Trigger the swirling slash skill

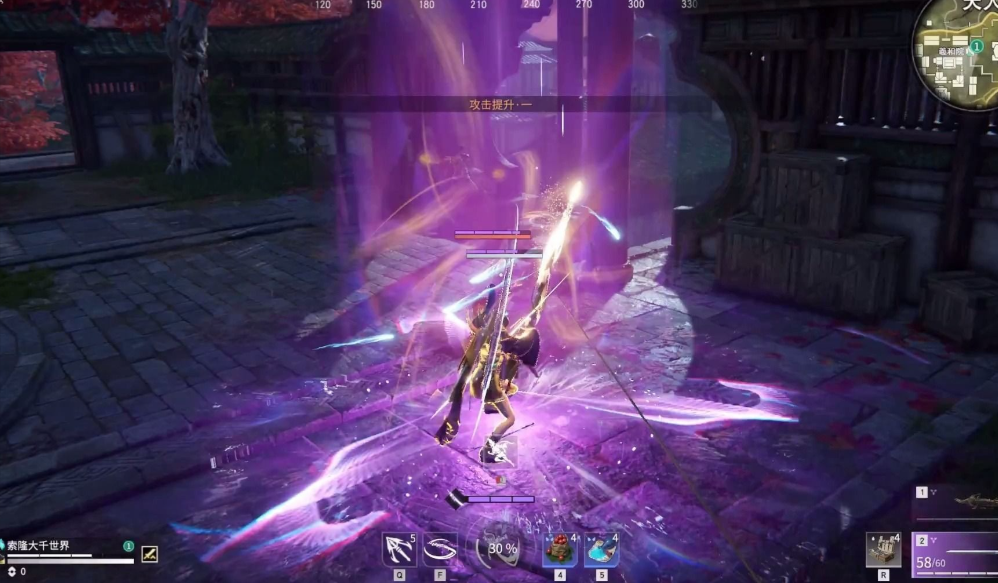click(x=441, y=549)
